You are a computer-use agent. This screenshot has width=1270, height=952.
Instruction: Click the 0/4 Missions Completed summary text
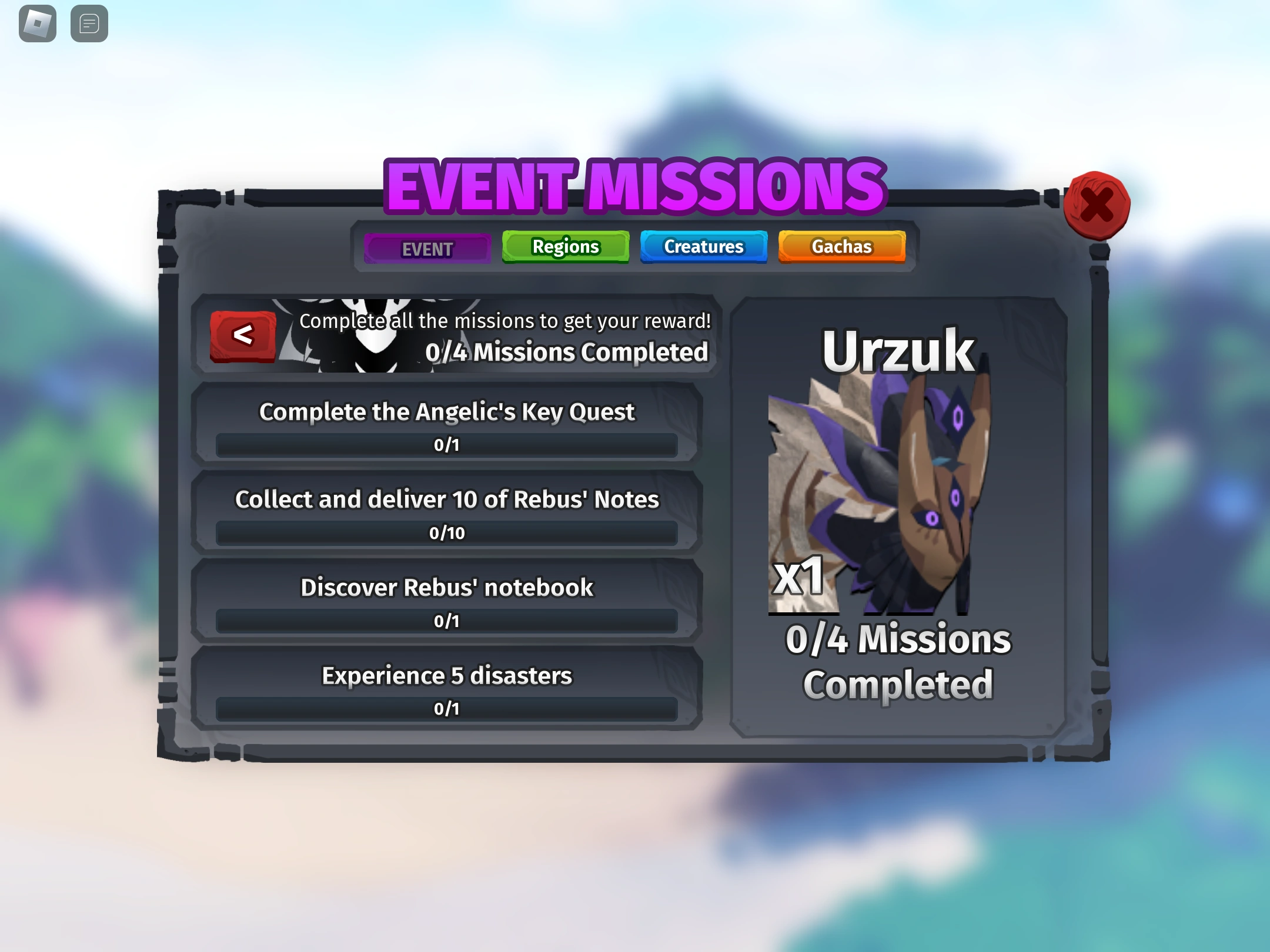tap(566, 352)
